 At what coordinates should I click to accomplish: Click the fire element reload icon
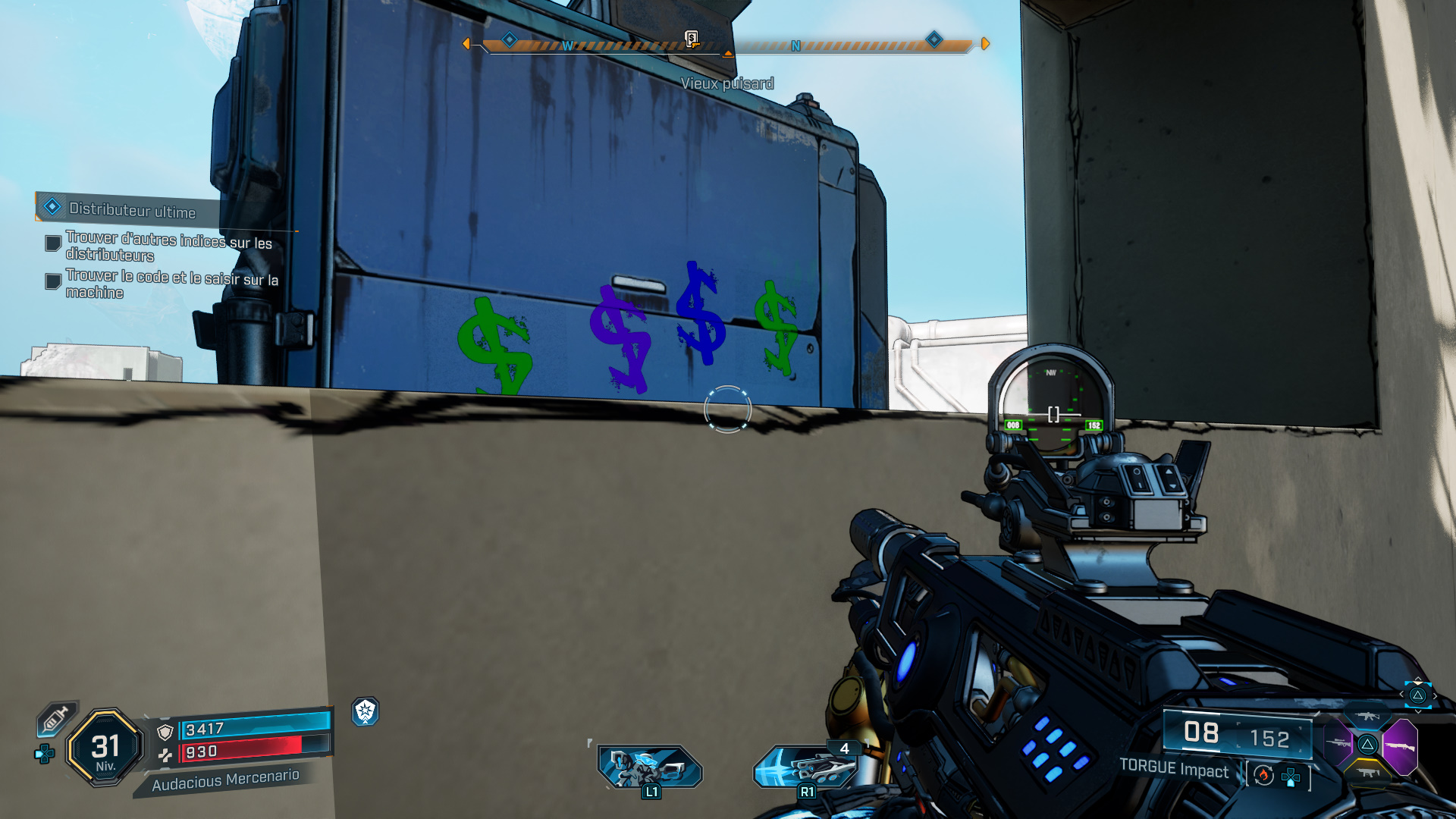pyautogui.click(x=1264, y=776)
